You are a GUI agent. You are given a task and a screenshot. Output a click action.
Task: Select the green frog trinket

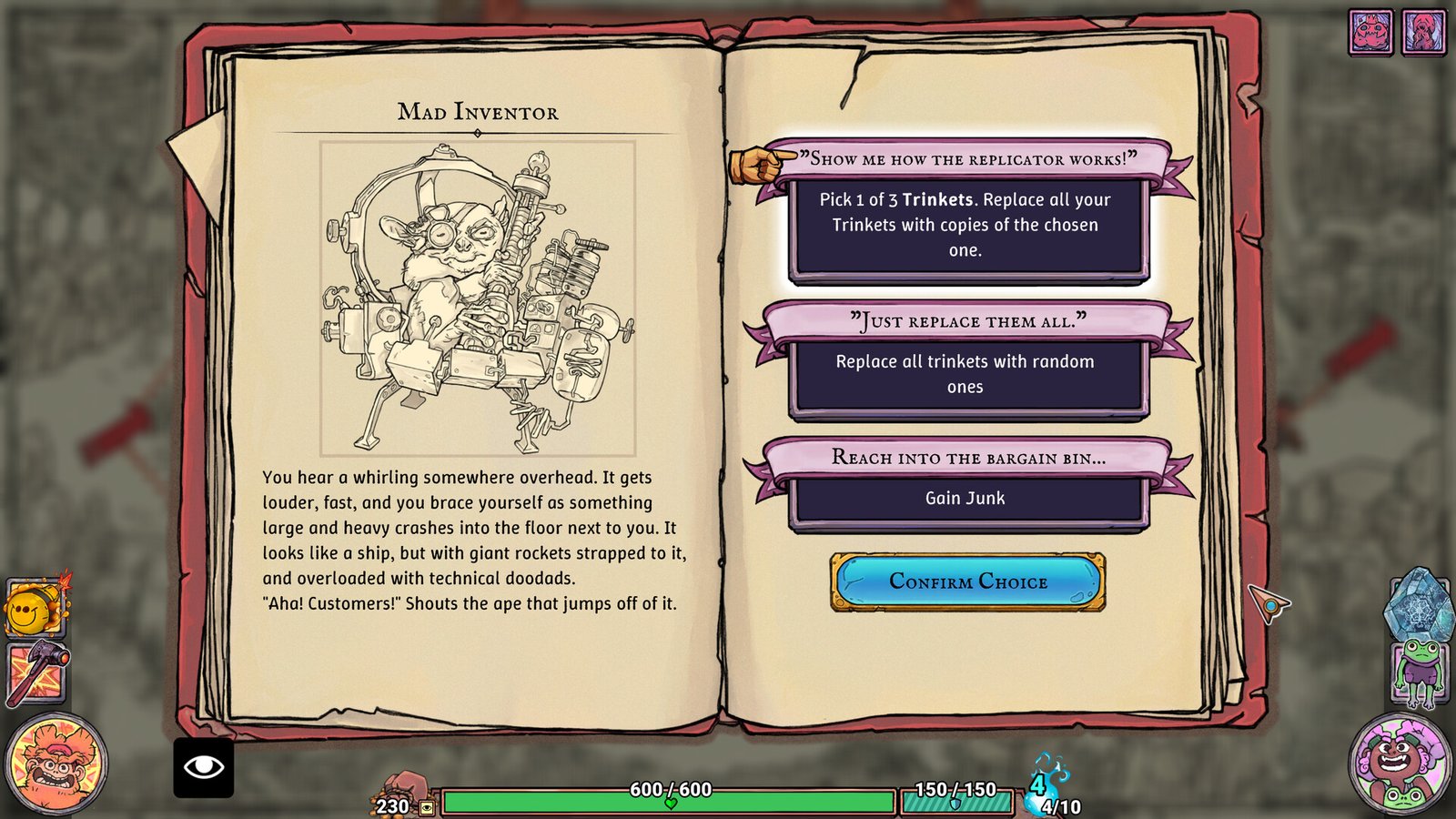click(1419, 672)
